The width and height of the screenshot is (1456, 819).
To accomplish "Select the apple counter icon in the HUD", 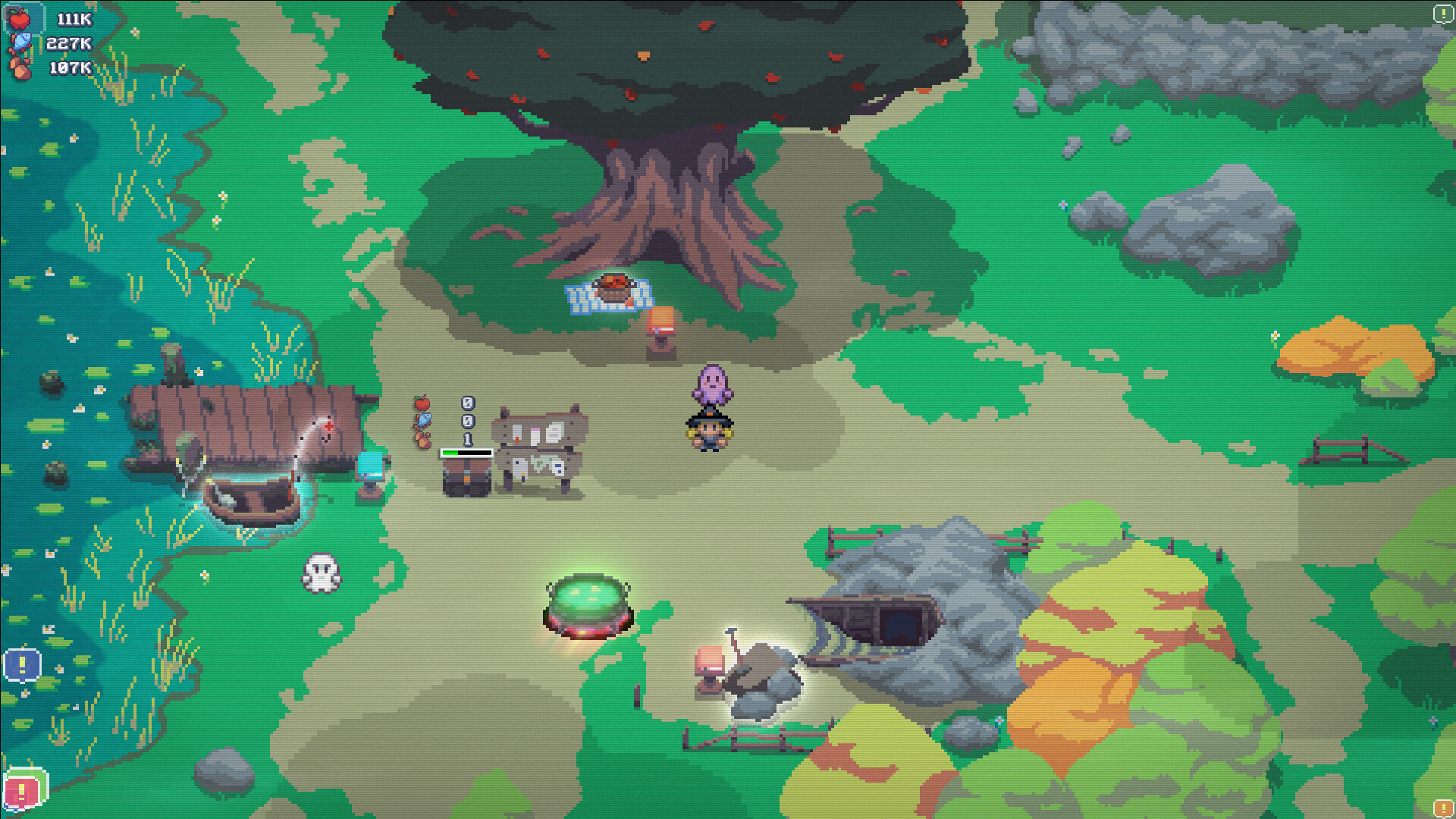I will click(19, 19).
